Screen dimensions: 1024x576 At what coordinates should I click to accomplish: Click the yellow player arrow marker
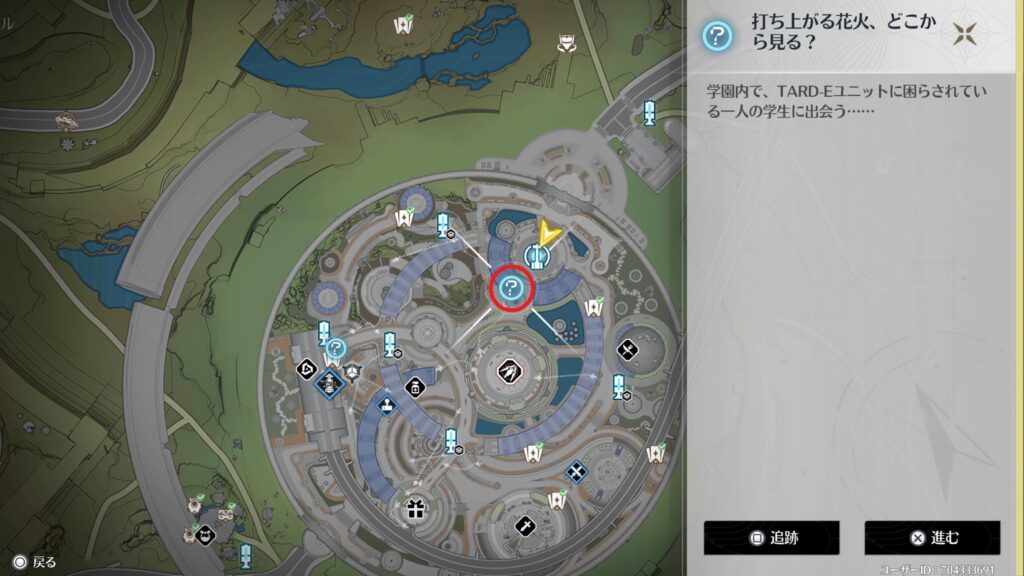pos(547,234)
